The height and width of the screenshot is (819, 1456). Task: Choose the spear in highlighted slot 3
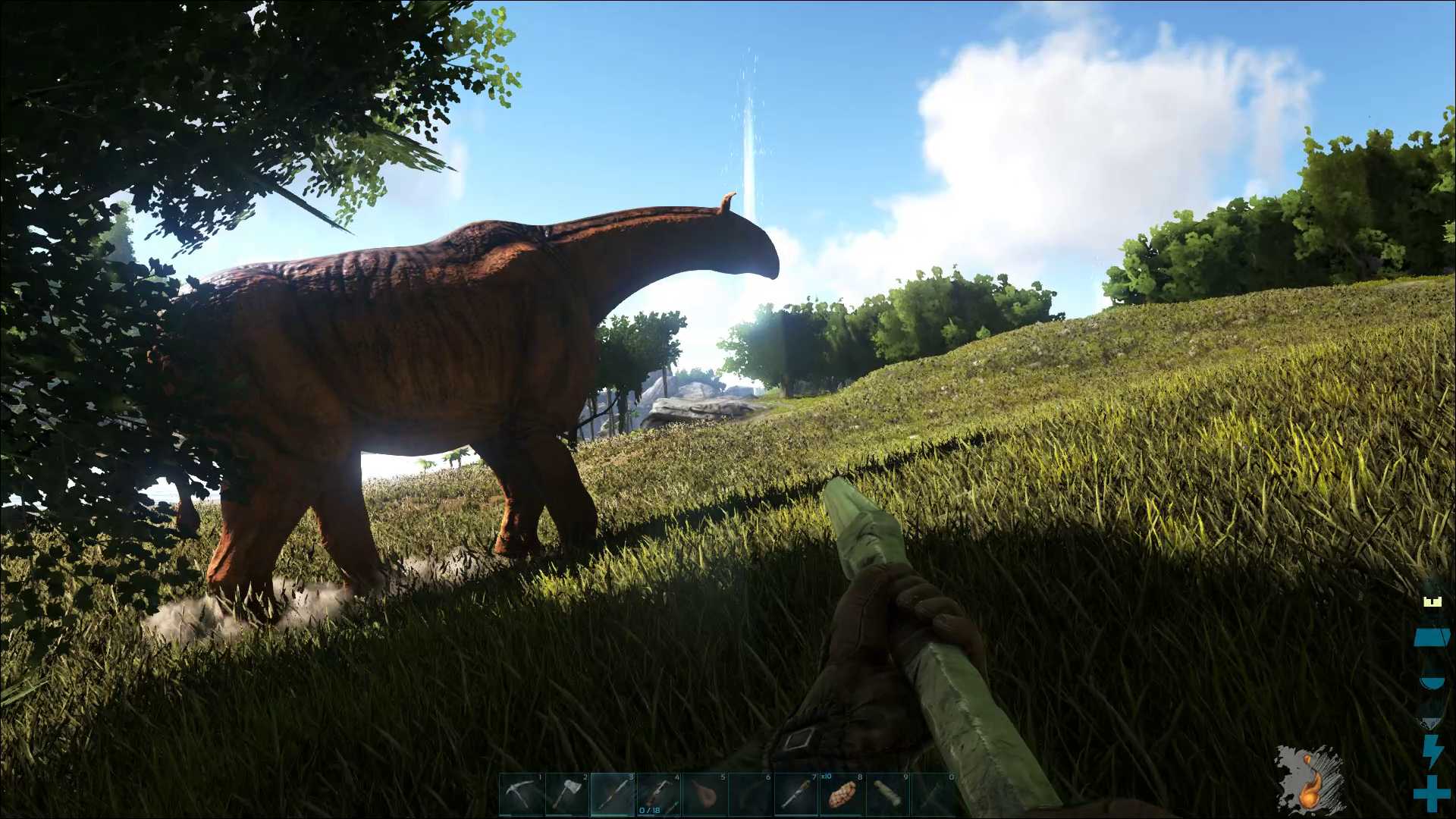point(613,795)
